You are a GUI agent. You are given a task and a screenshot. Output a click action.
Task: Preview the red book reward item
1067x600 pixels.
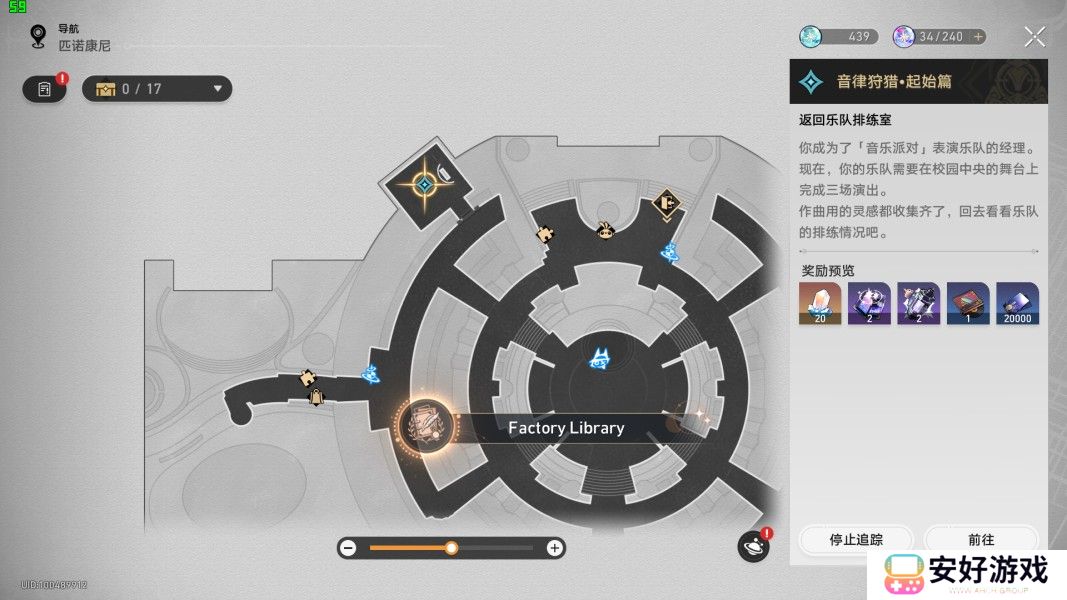[x=968, y=303]
